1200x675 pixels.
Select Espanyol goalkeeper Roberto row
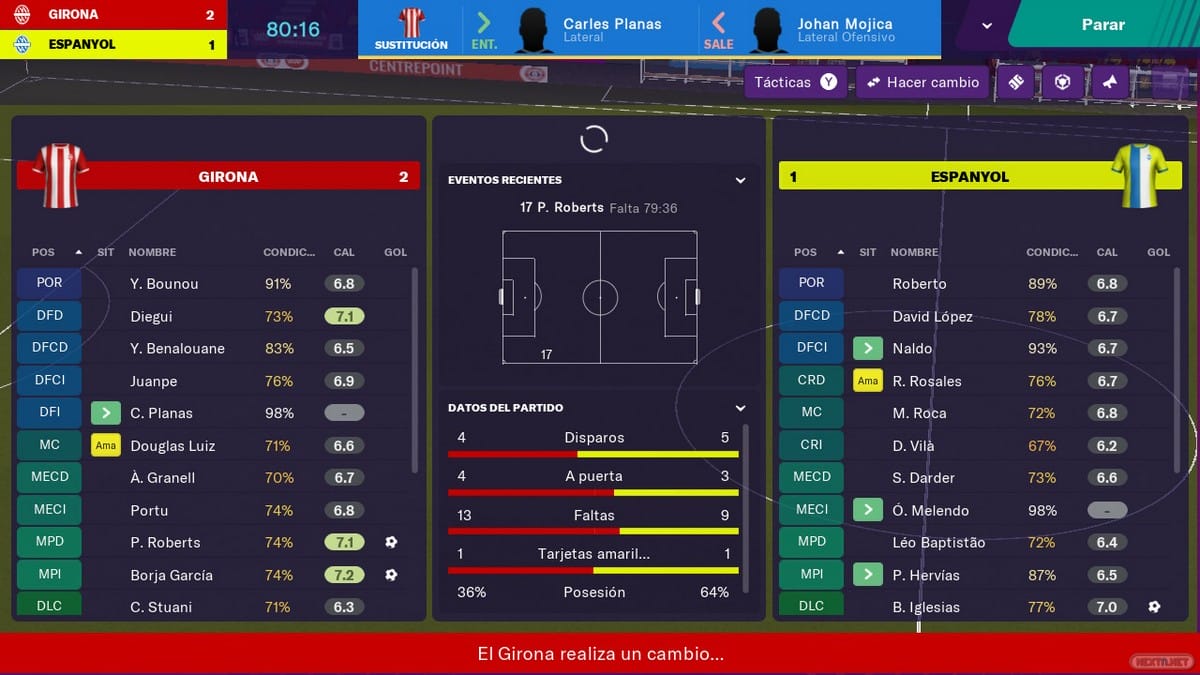(919, 284)
